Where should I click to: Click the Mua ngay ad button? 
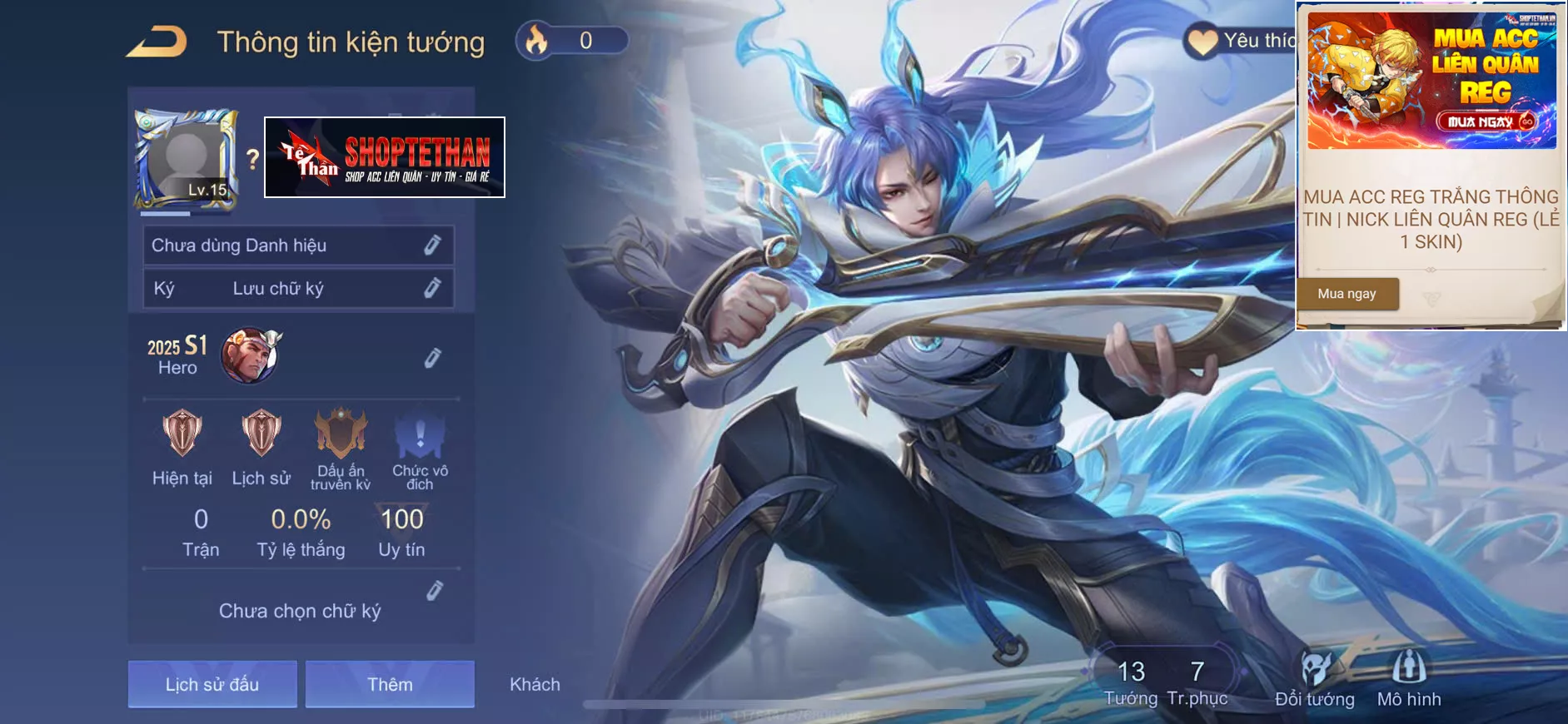[x=1346, y=294]
